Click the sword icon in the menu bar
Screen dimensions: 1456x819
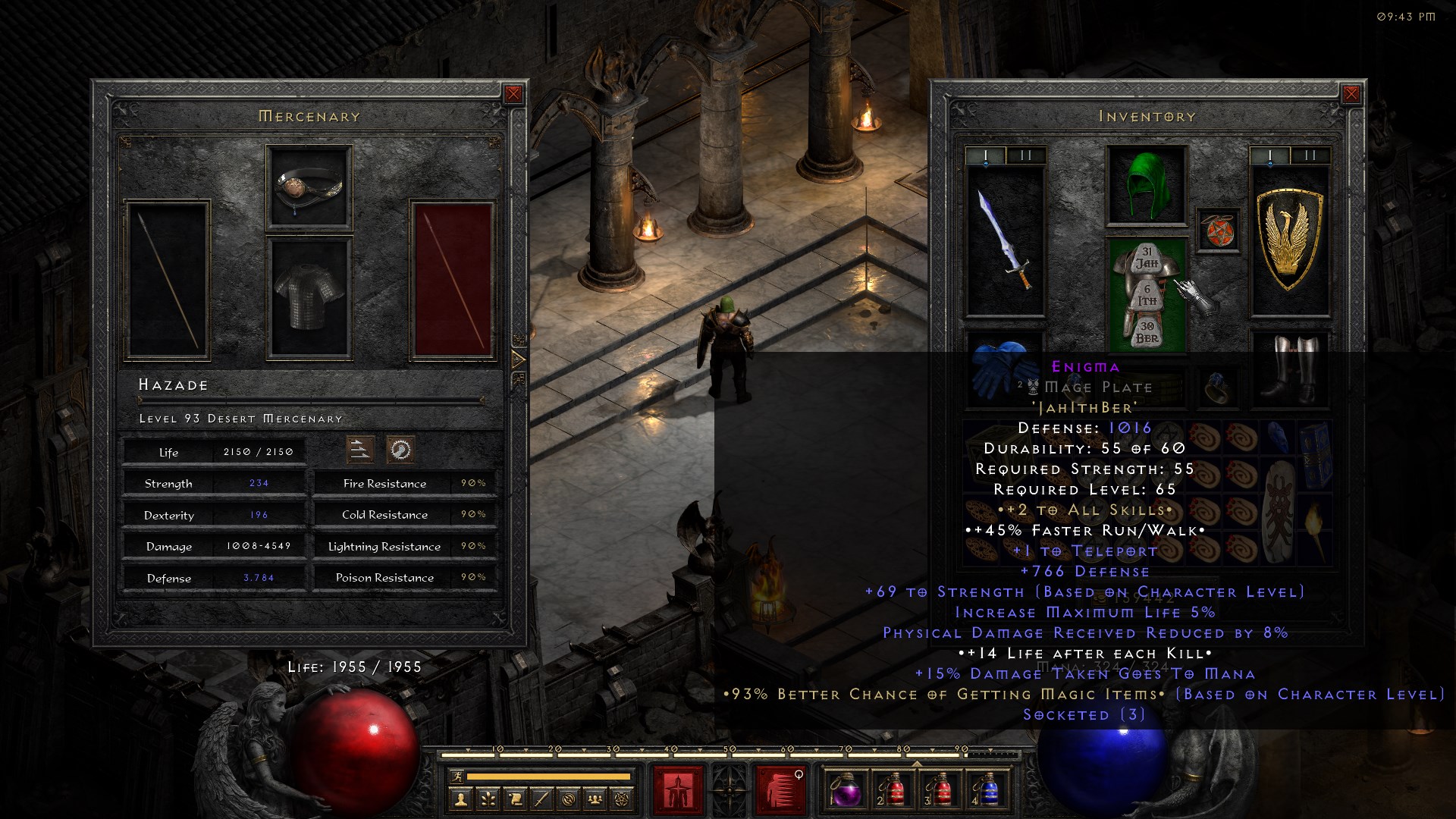click(x=542, y=799)
